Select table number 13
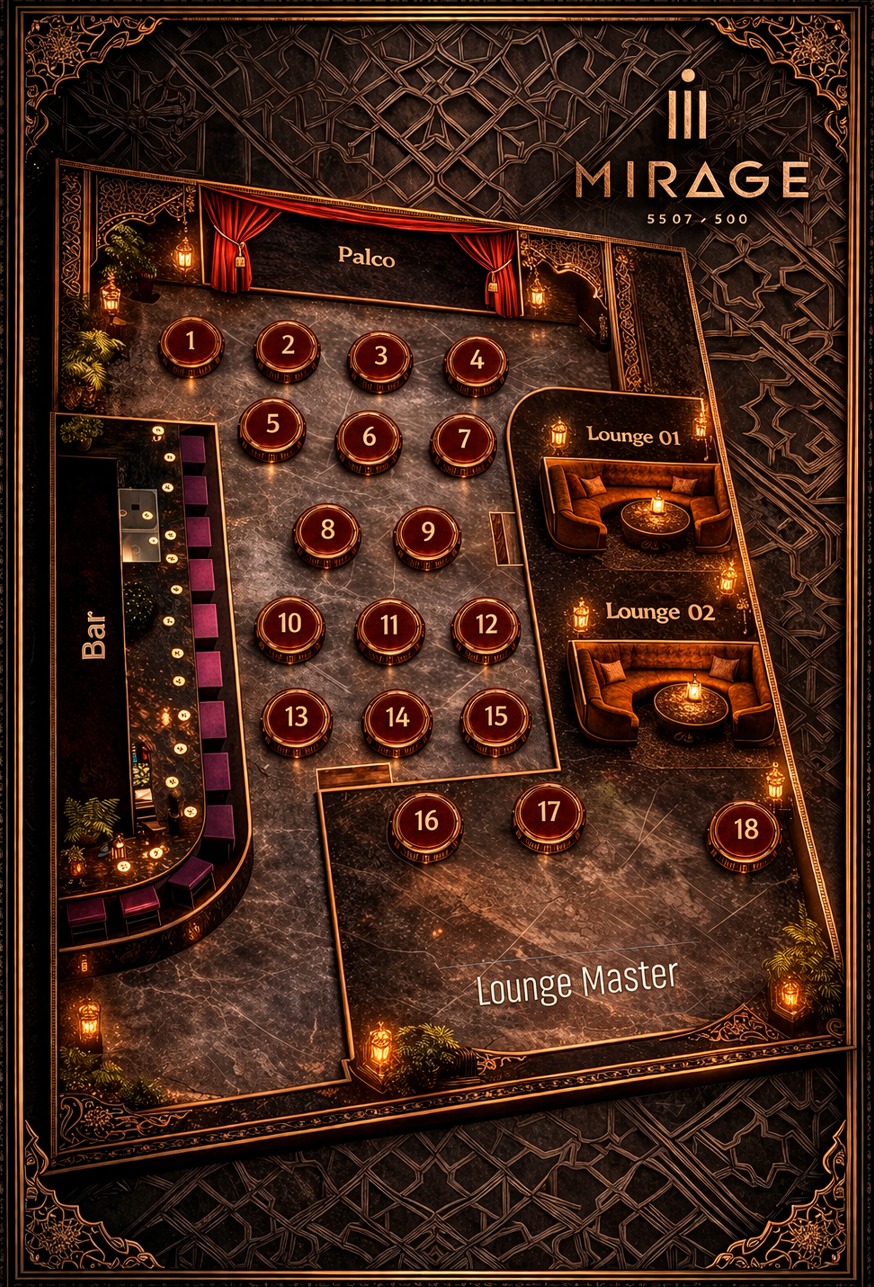Image resolution: width=874 pixels, height=1287 pixels. click(296, 719)
